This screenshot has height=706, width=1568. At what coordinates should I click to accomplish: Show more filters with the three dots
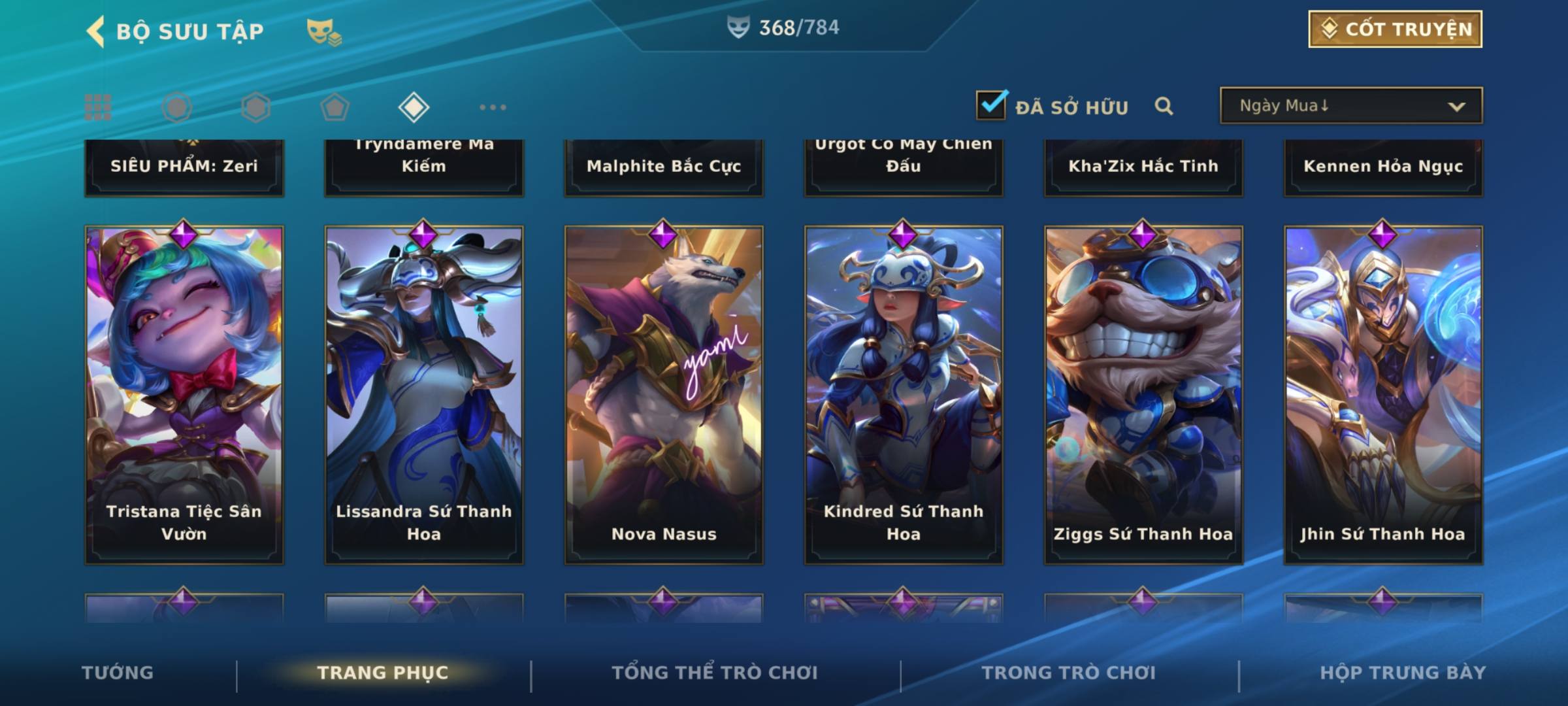click(x=493, y=107)
